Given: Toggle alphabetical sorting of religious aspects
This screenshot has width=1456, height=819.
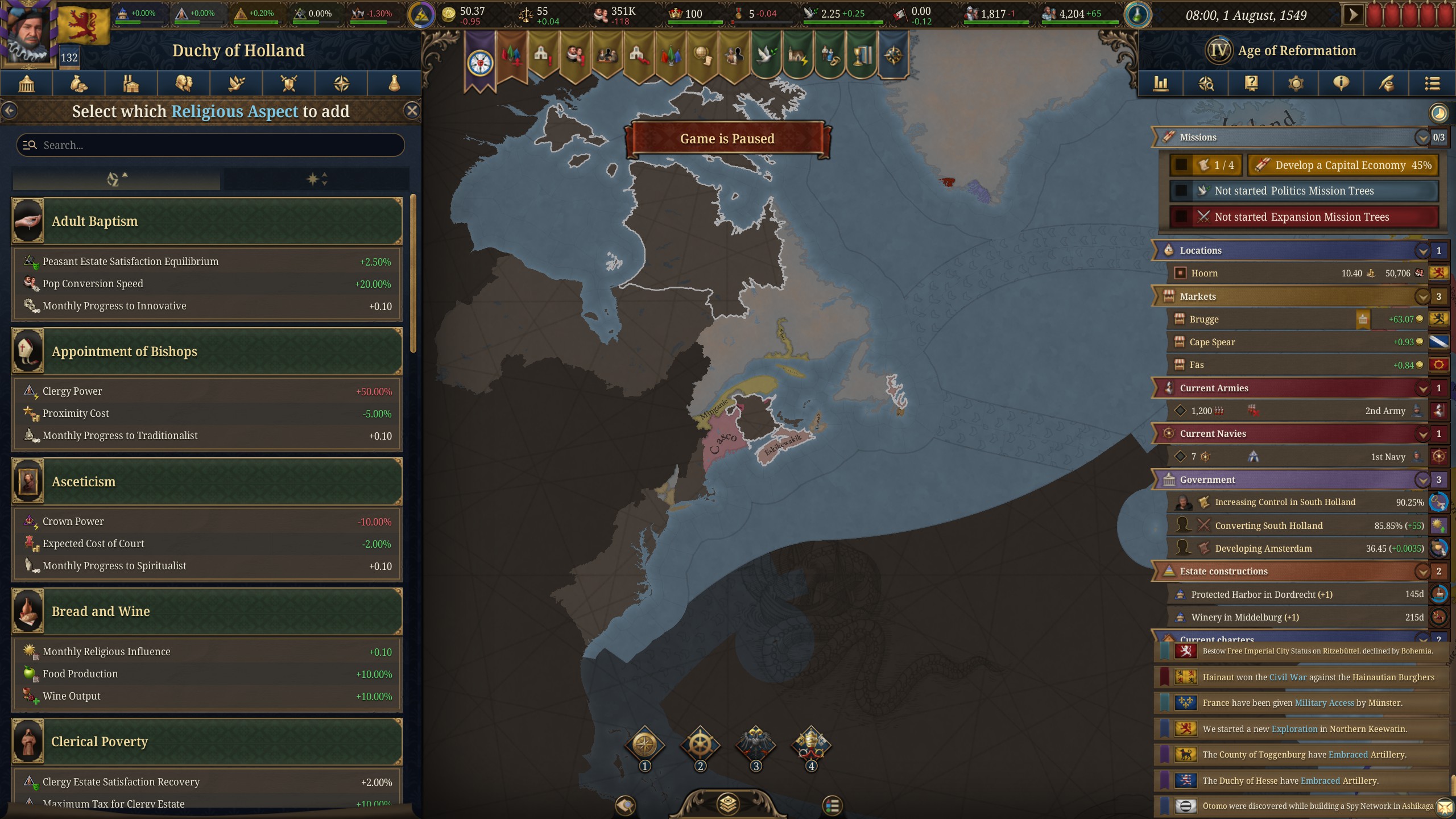Looking at the screenshot, I should [x=115, y=179].
